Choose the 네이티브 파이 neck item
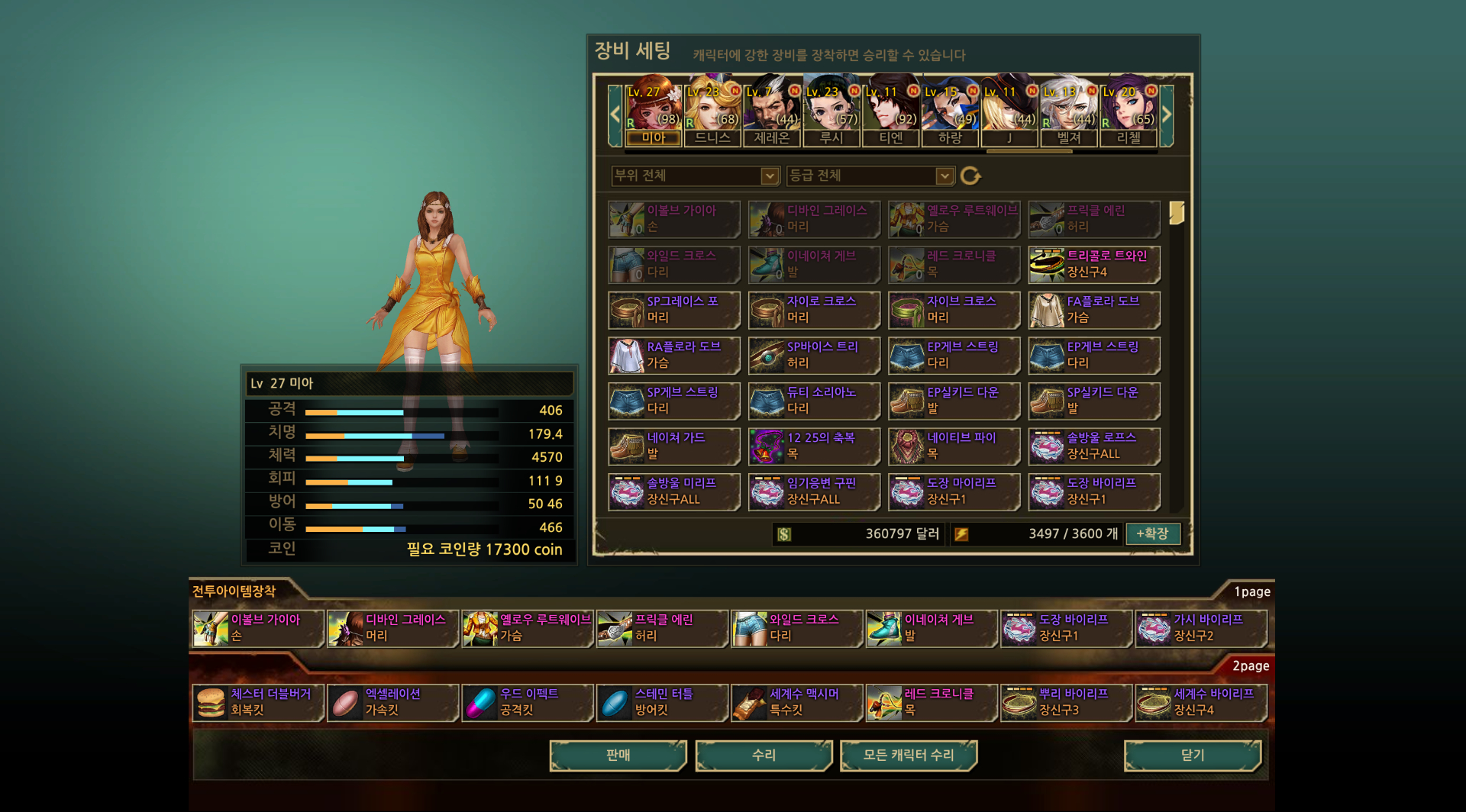Screen dimensions: 1466x812 tap(954, 446)
